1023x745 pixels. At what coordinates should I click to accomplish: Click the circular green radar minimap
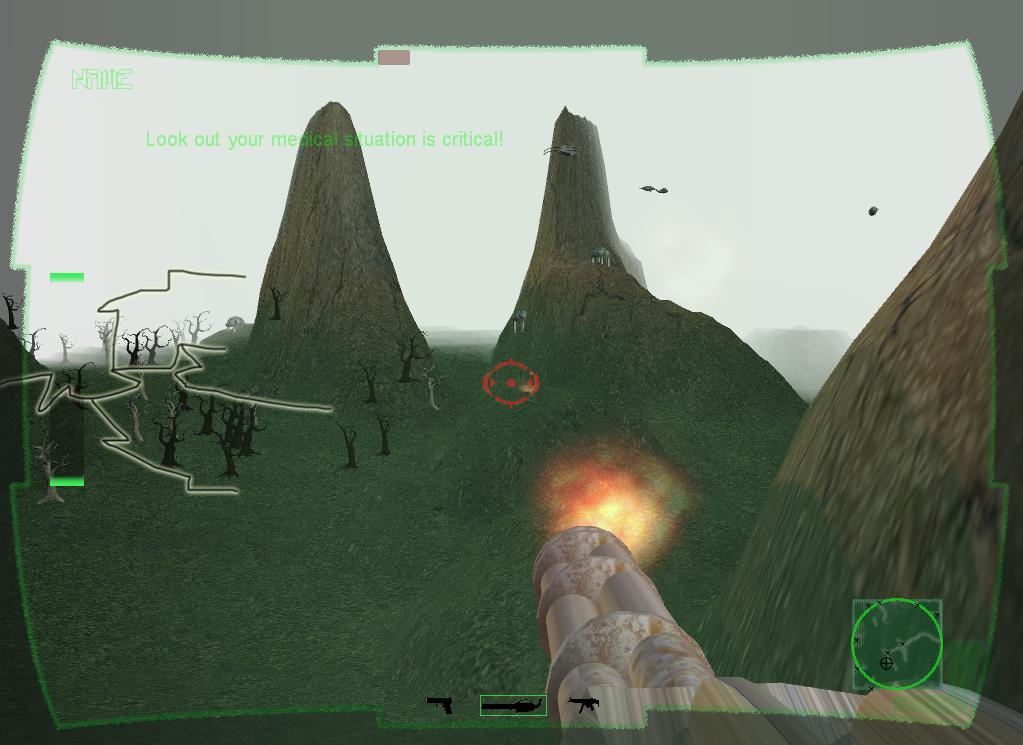click(x=896, y=644)
